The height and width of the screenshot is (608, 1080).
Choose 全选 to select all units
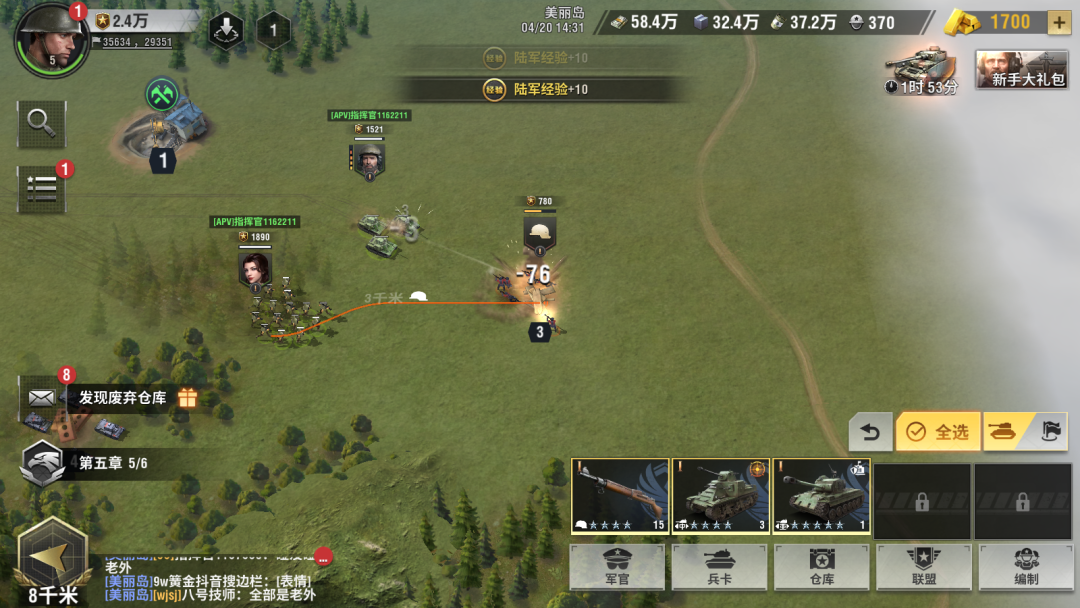click(x=938, y=432)
